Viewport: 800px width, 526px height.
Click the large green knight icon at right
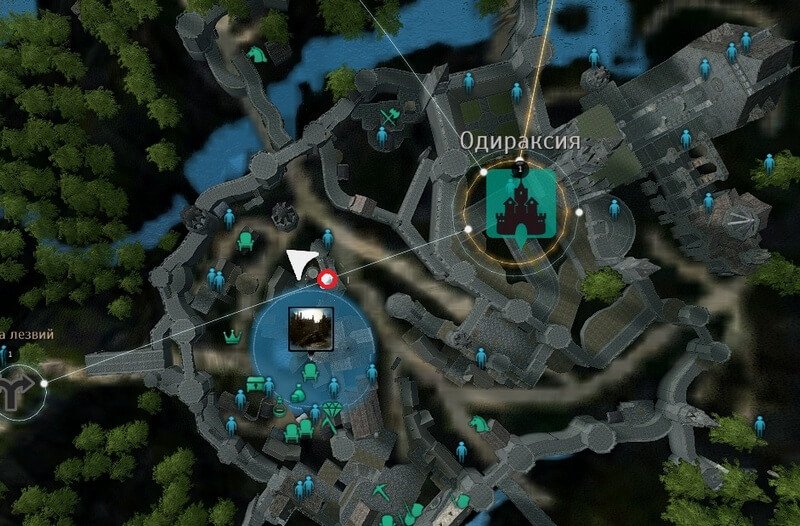pyautogui.click(x=775, y=171)
